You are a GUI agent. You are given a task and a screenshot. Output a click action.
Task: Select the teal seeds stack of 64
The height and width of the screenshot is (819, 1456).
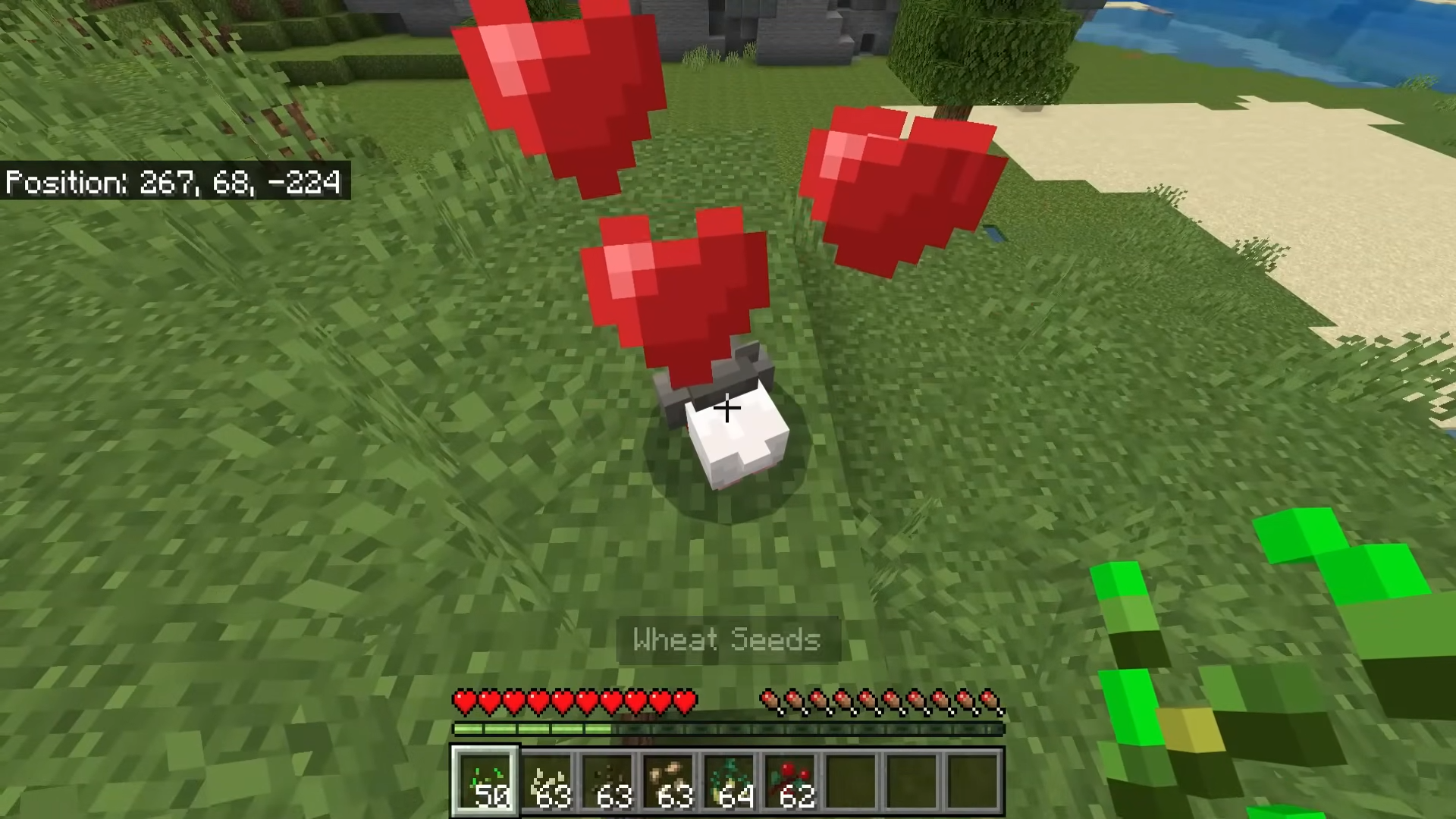pyautogui.click(x=730, y=782)
